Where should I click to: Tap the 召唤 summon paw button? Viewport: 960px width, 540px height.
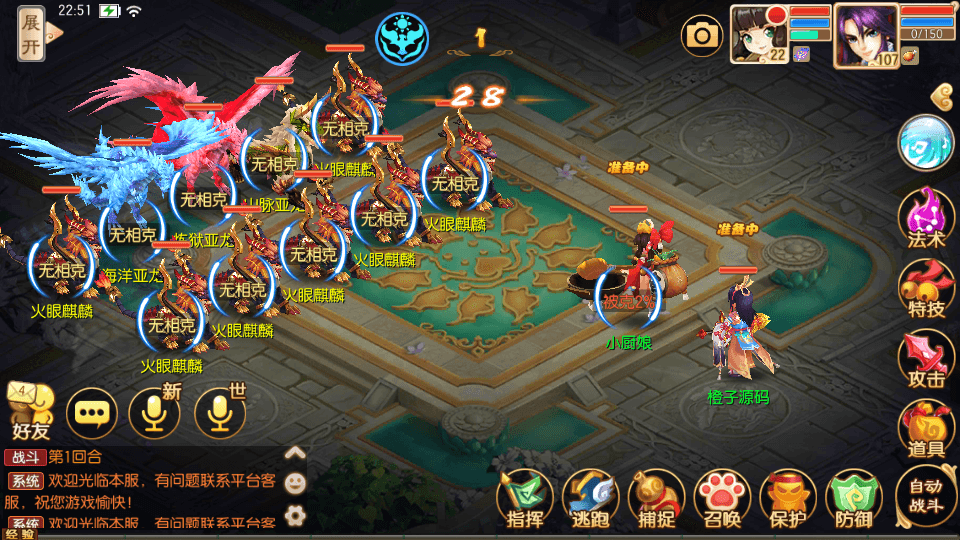click(x=723, y=497)
